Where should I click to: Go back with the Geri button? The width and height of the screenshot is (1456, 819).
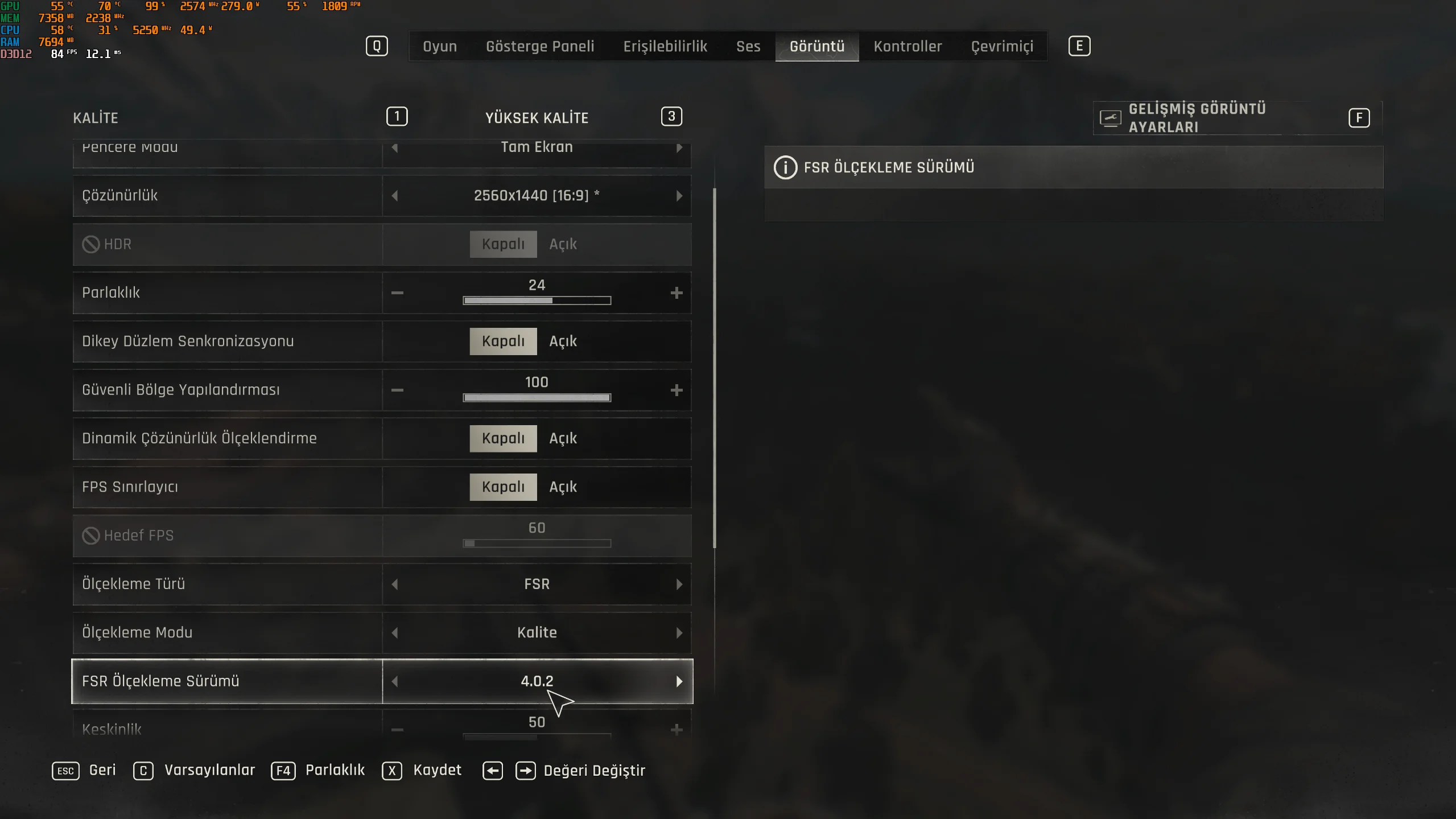point(102,770)
